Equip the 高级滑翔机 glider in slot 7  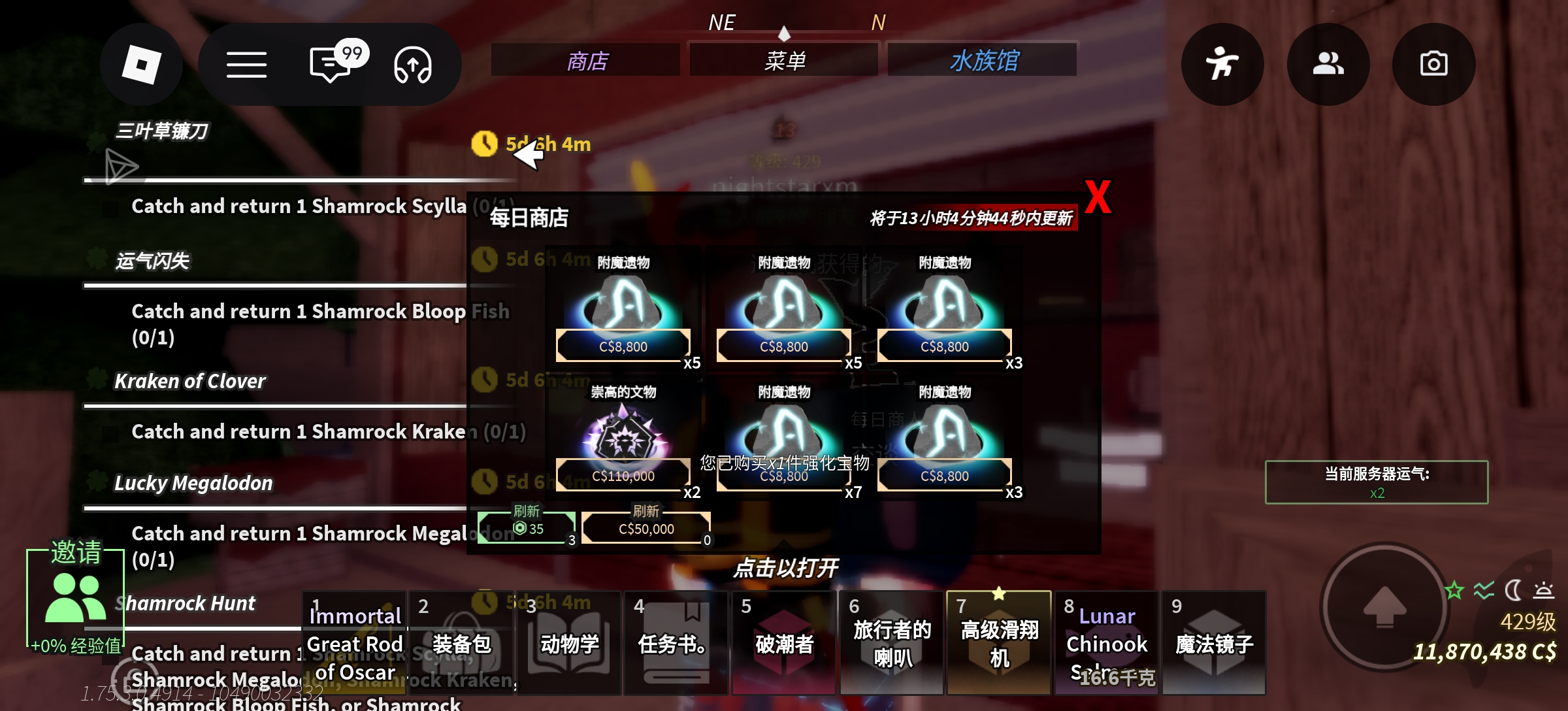pyautogui.click(x=998, y=644)
